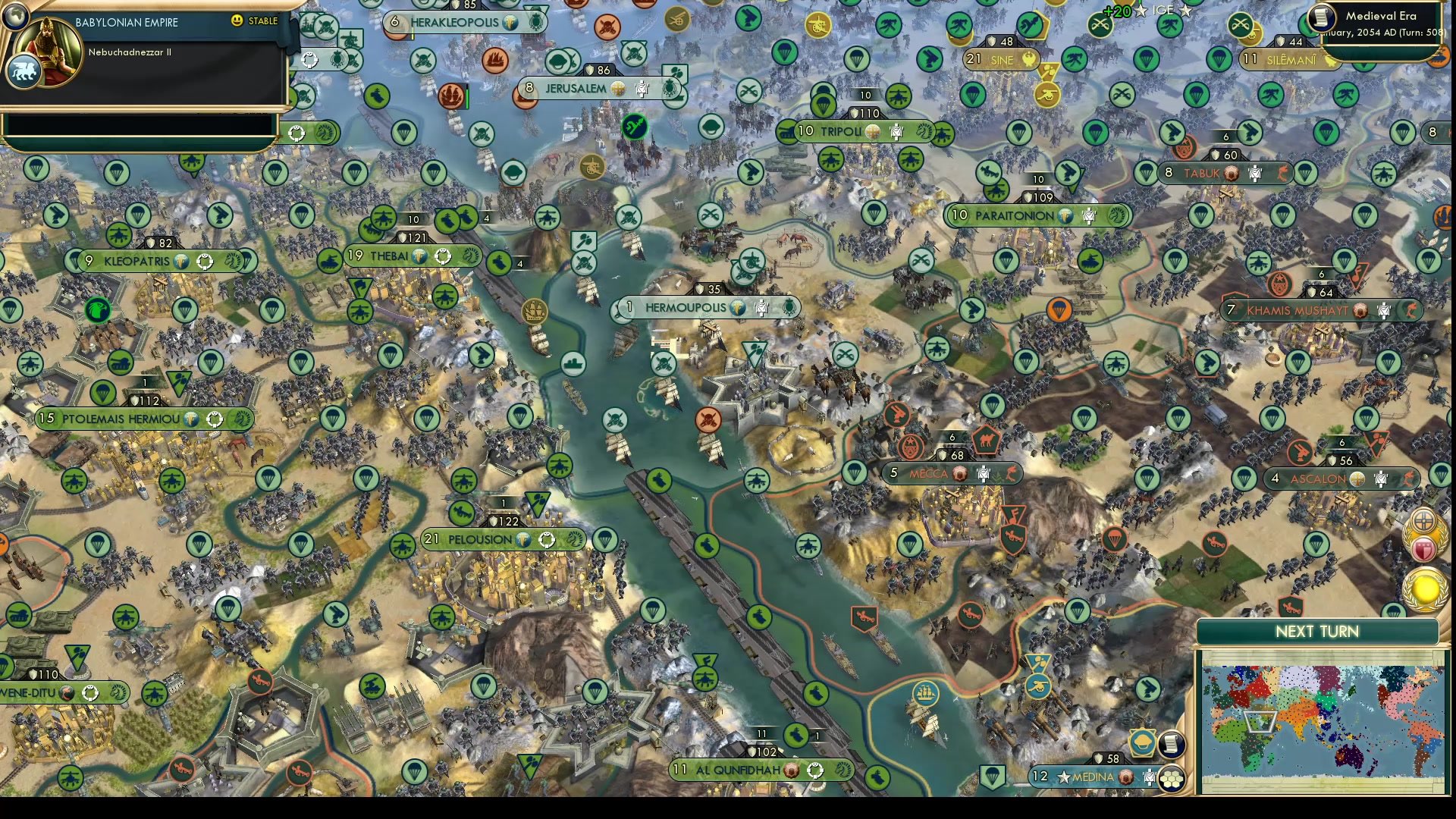Open the red shield combat notification bubble
This screenshot has height=819, width=1456.
click(1424, 548)
